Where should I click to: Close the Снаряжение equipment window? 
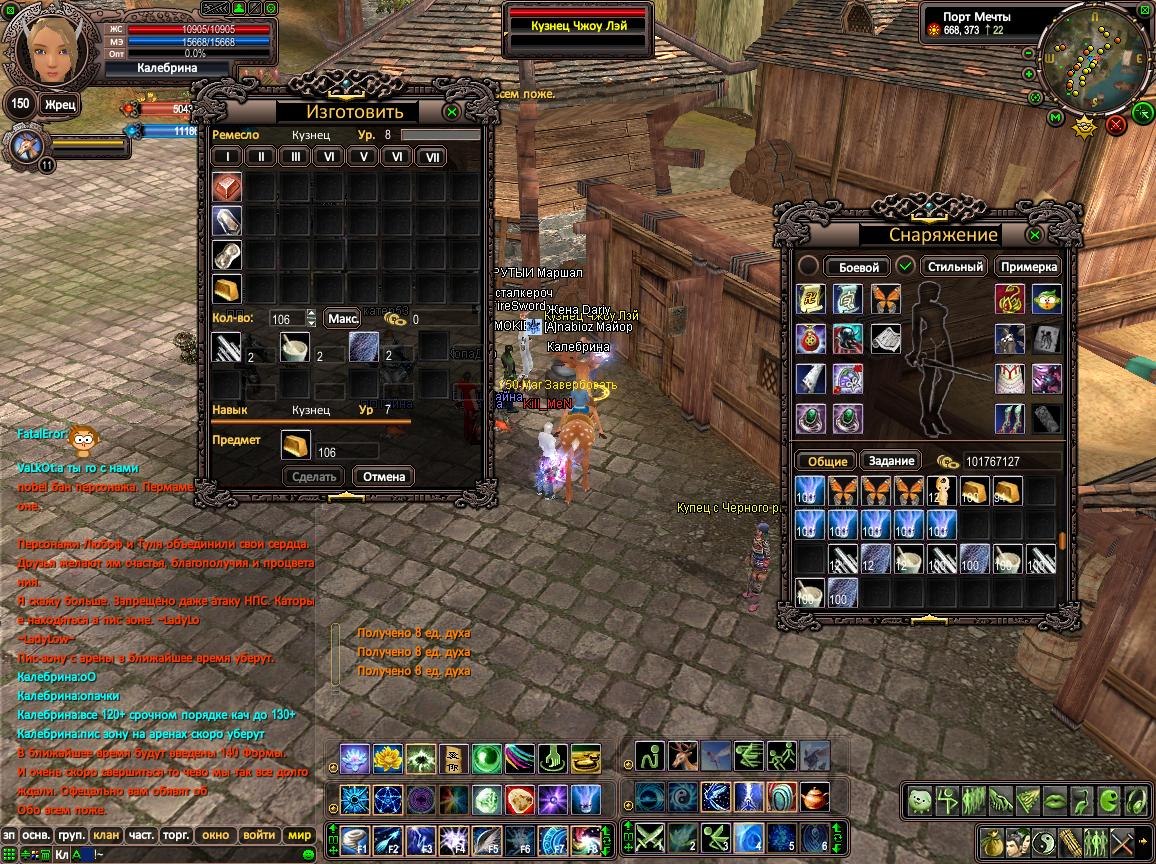coord(1035,235)
